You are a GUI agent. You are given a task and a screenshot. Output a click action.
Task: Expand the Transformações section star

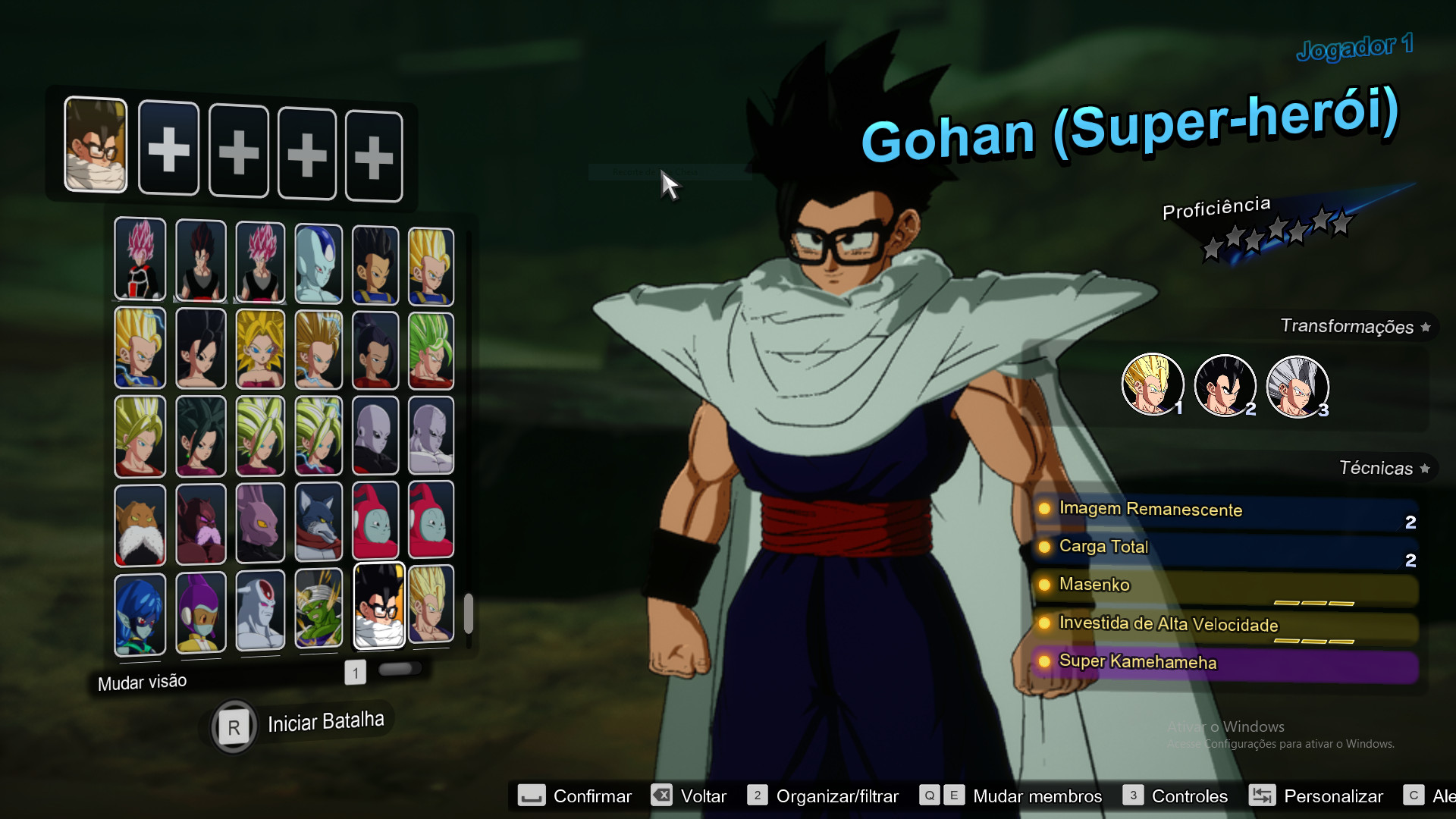[1426, 326]
